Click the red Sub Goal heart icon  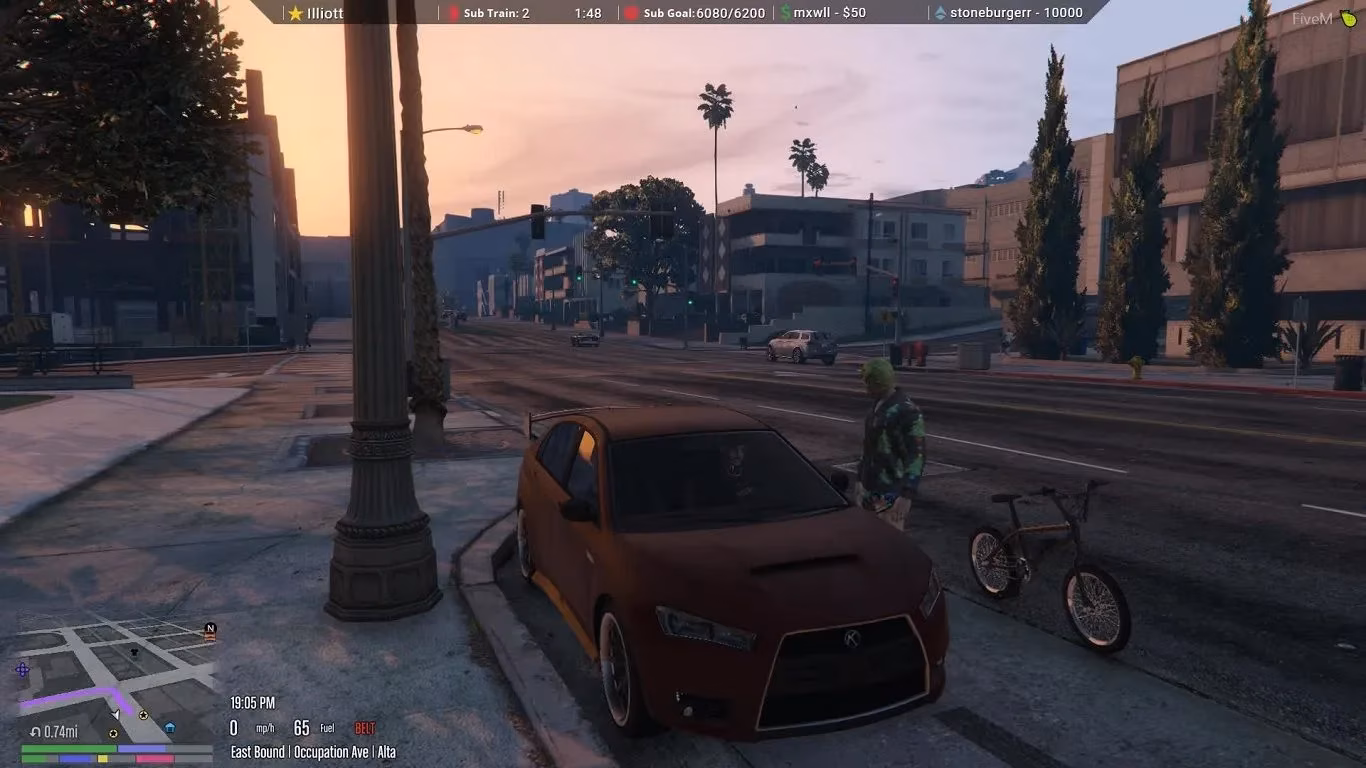tap(631, 13)
